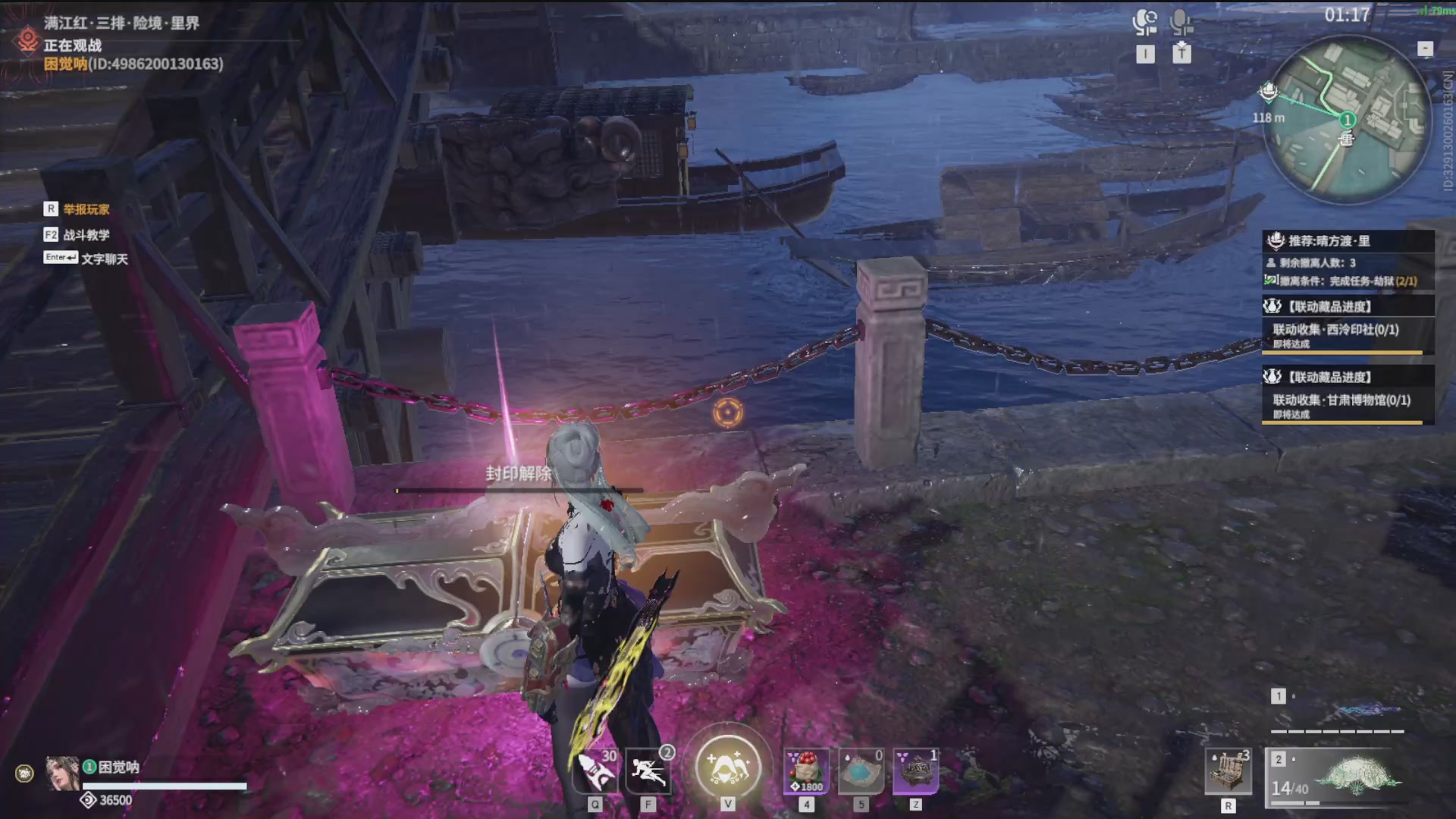The image size is (1456, 819).
Task: Collapse the minimap with the minus button
Action: point(1425,49)
